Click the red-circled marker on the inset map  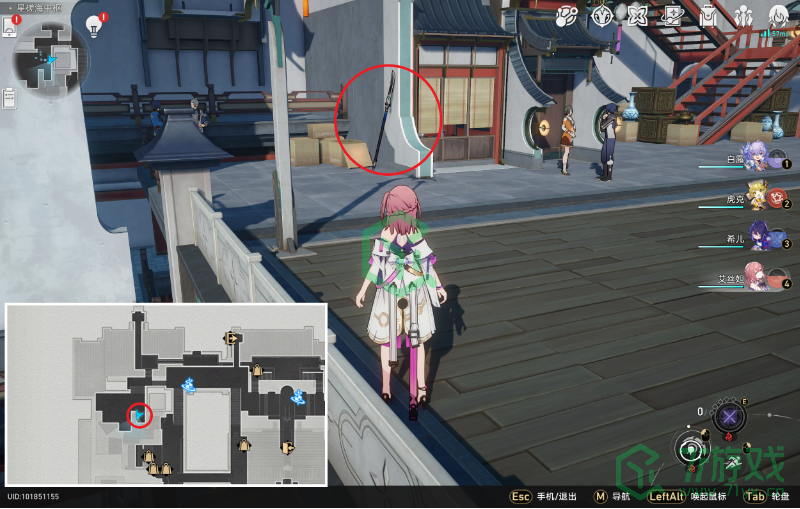[139, 414]
